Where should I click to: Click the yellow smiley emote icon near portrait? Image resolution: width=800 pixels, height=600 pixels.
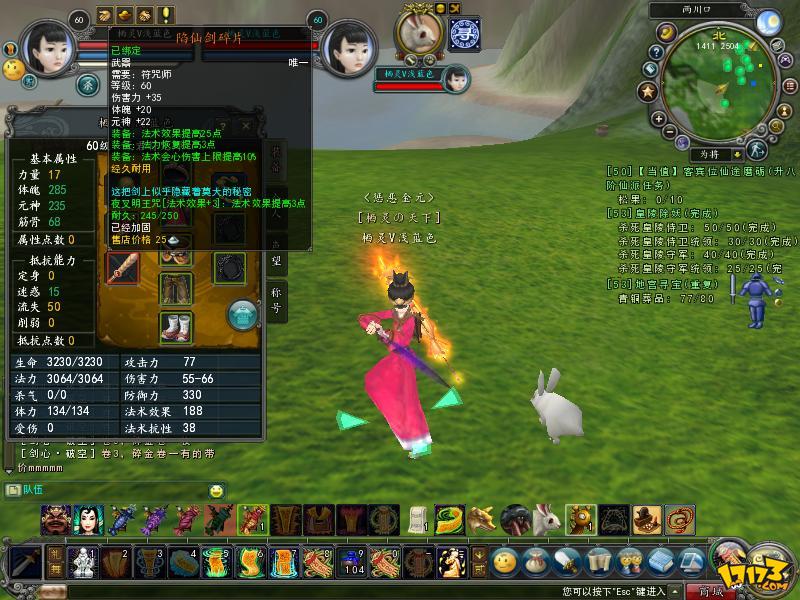[13, 69]
